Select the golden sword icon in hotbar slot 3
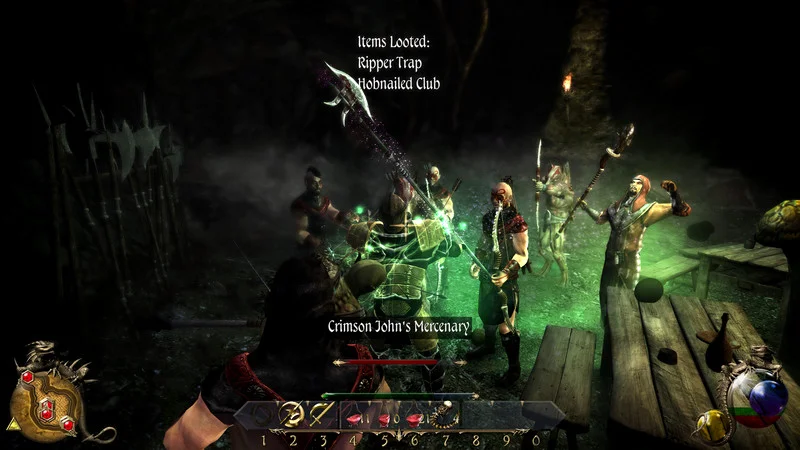 click(322, 412)
